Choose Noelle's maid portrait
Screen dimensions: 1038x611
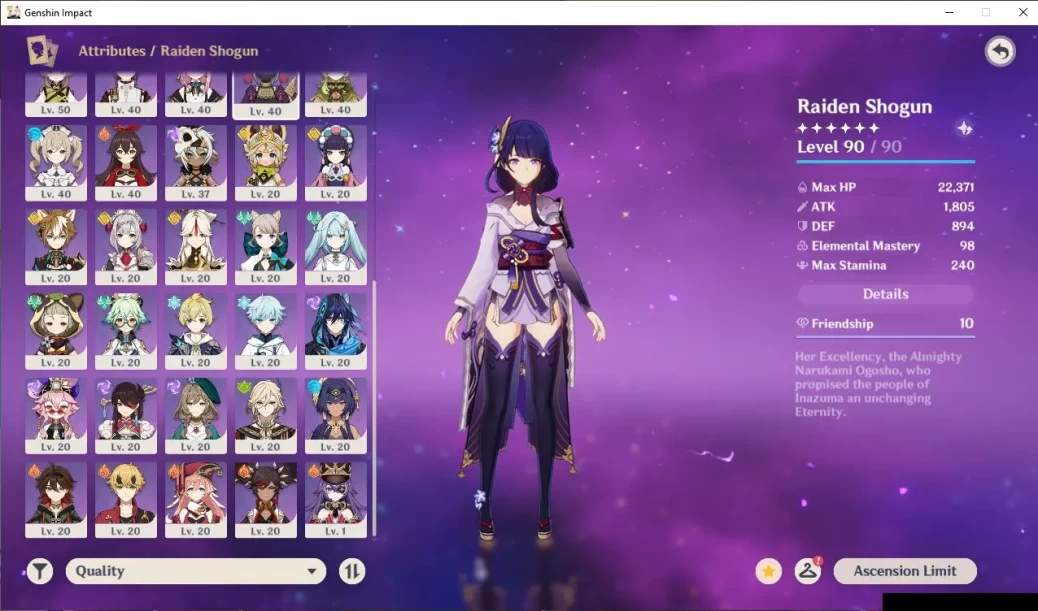pyautogui.click(x=126, y=243)
